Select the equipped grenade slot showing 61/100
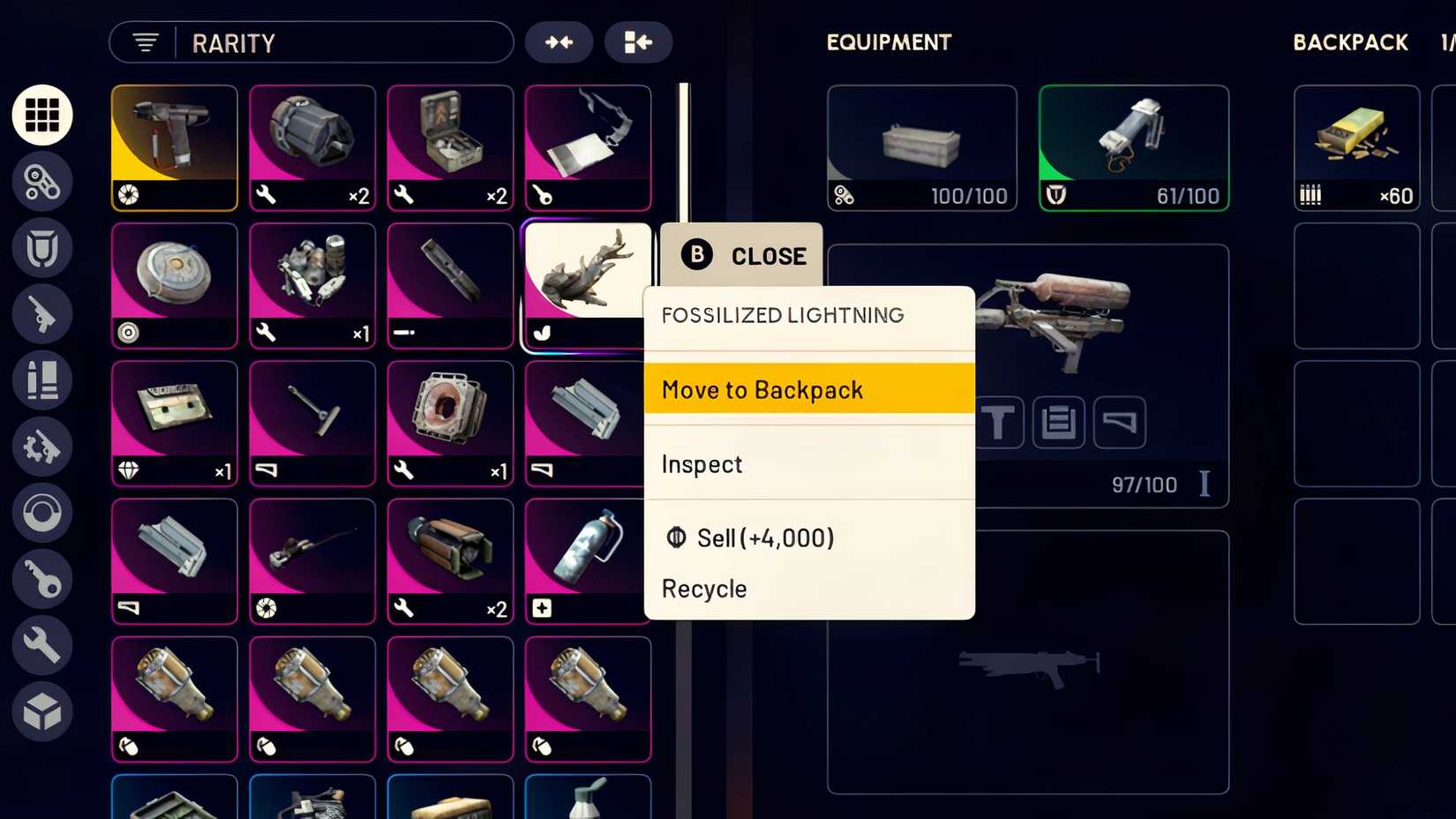This screenshot has width=1456, height=819. 1134,146
